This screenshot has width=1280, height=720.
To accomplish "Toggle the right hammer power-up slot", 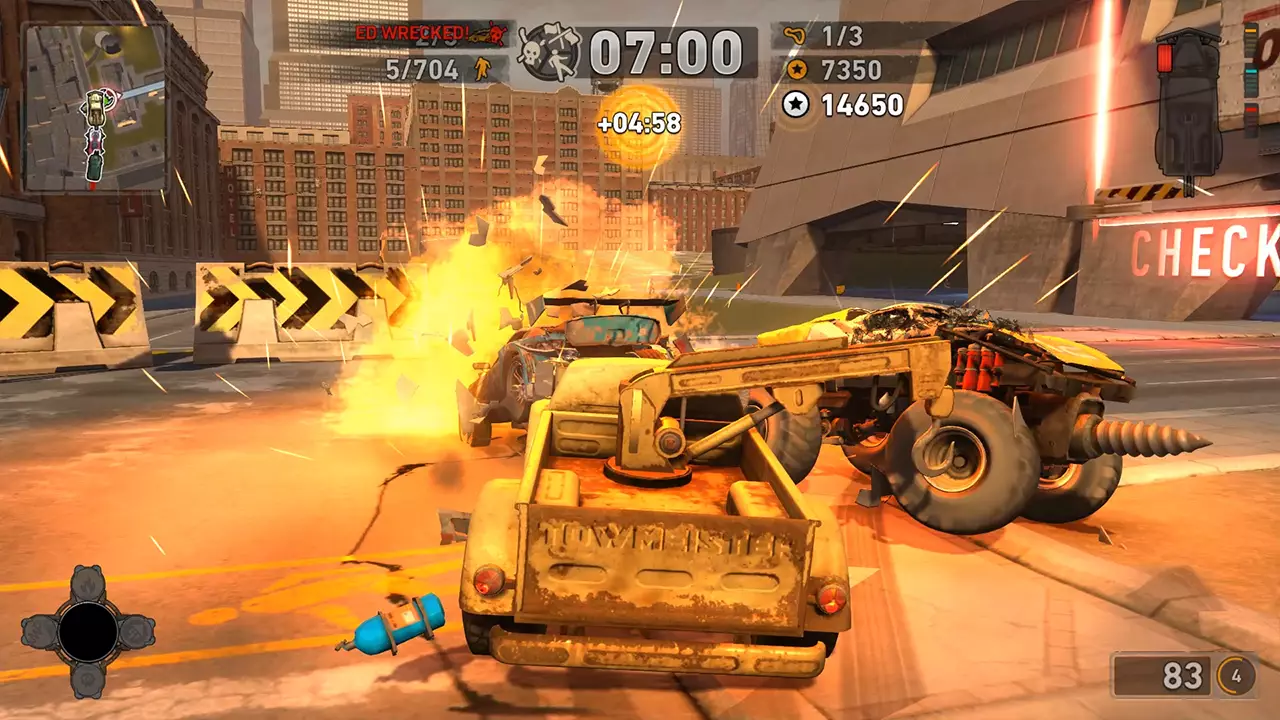I will point(137,631).
